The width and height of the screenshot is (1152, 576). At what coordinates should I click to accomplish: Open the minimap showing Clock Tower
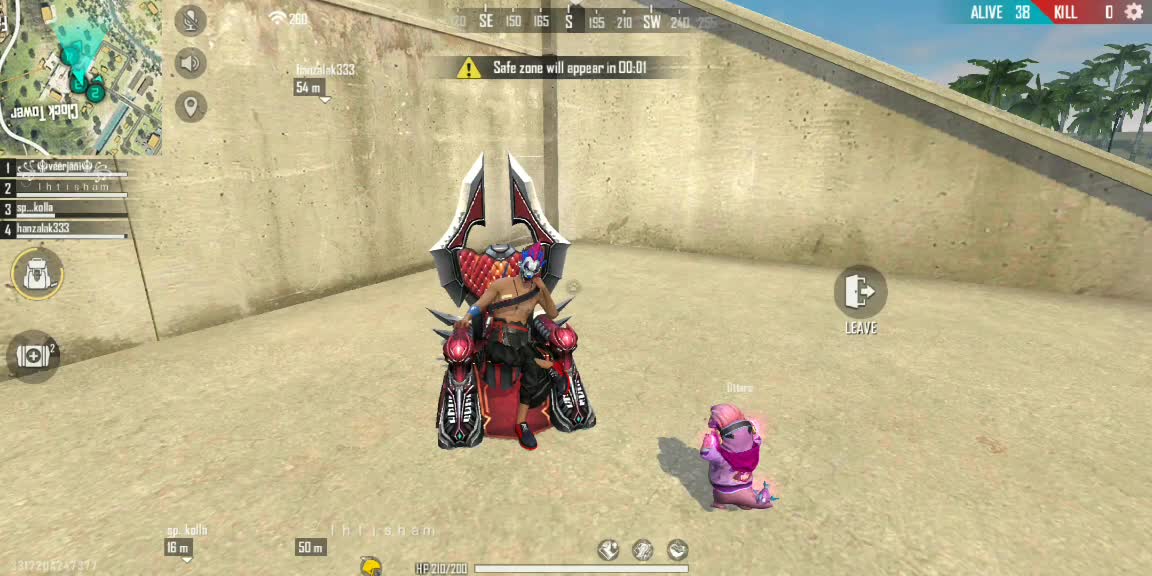pos(80,76)
